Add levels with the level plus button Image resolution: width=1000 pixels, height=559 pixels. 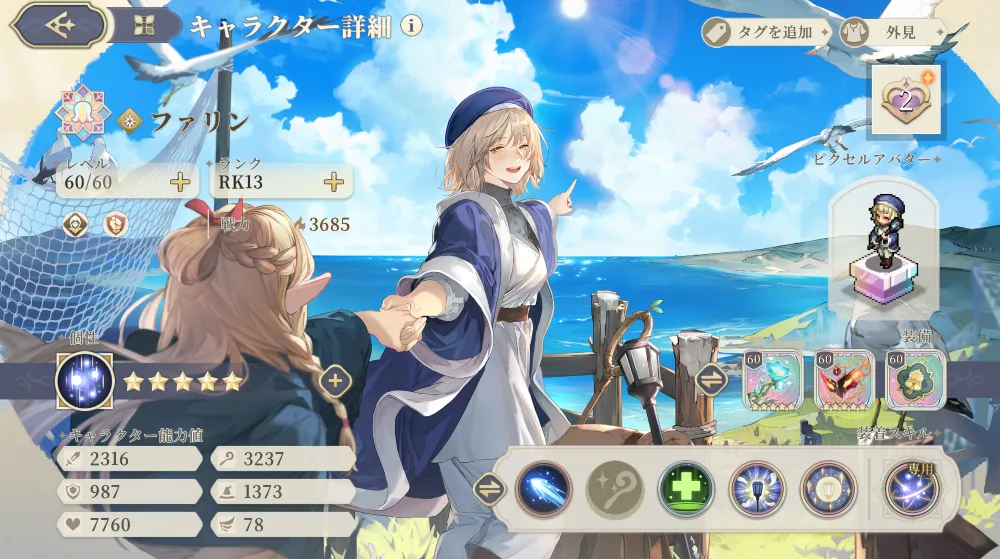click(x=180, y=181)
